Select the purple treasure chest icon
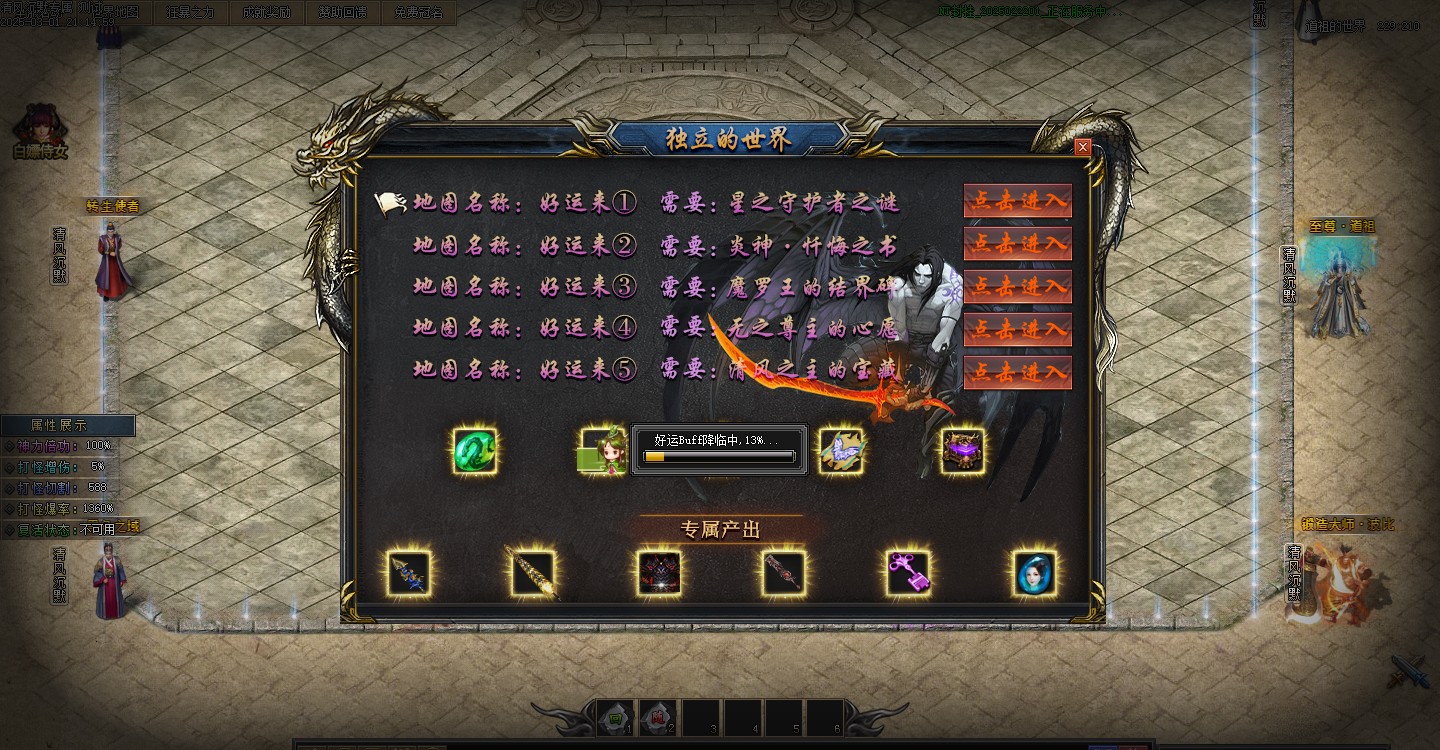Image resolution: width=1440 pixels, height=750 pixels. click(x=963, y=451)
